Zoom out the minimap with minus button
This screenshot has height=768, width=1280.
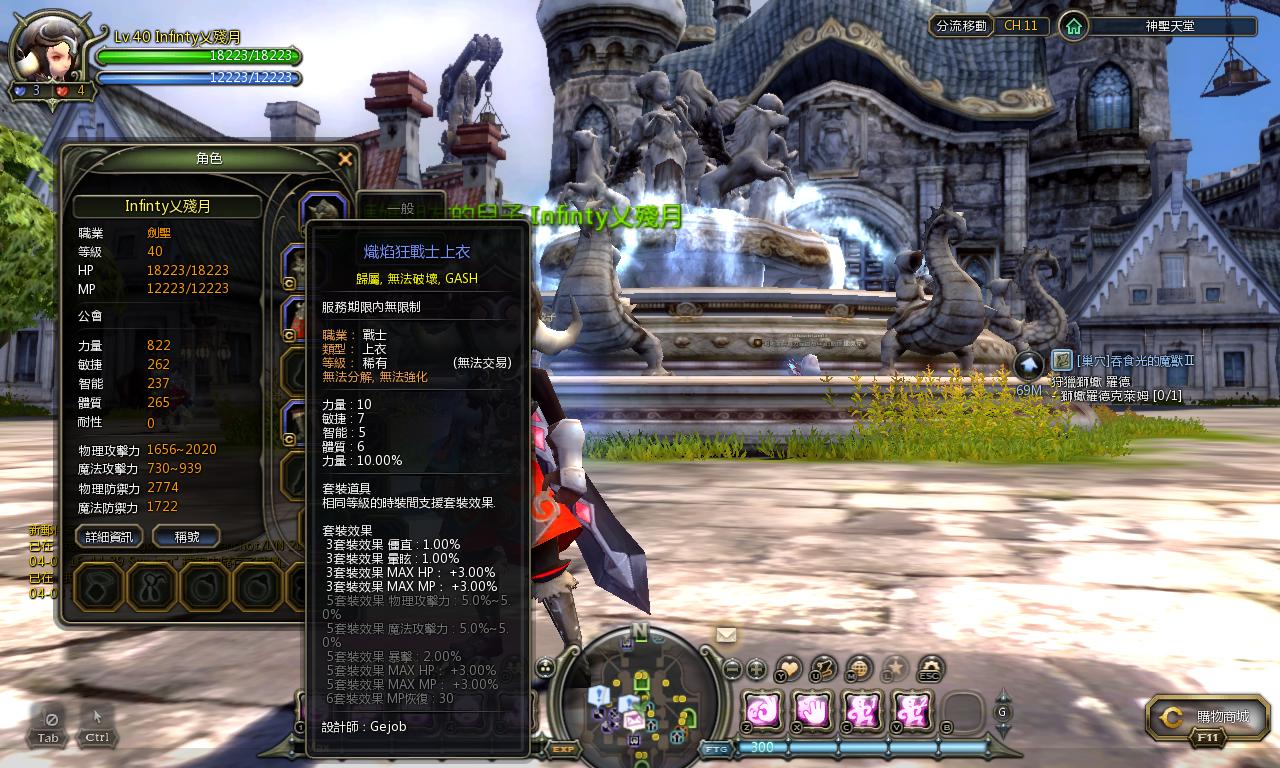732,669
